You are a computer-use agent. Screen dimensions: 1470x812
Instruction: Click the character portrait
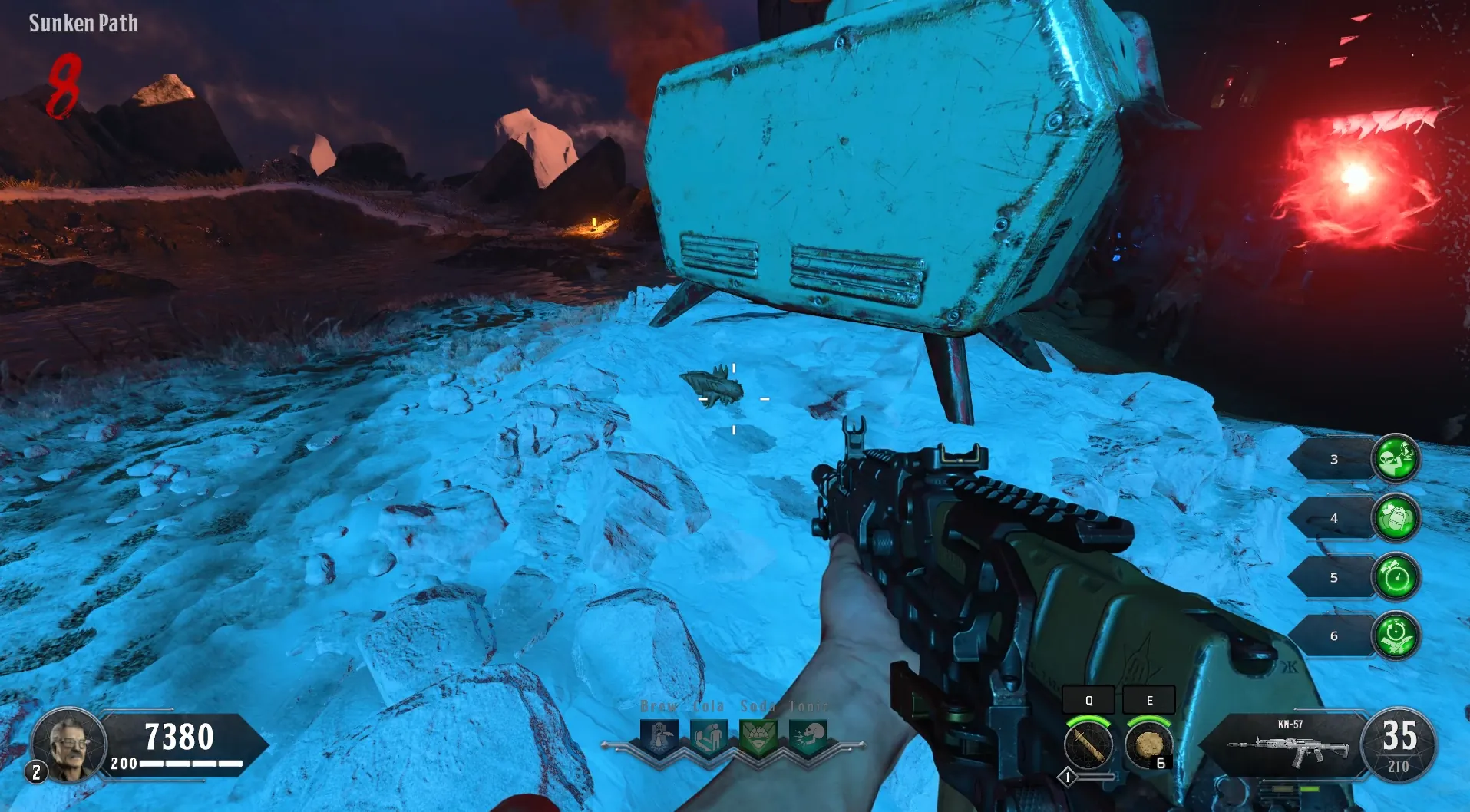69,744
